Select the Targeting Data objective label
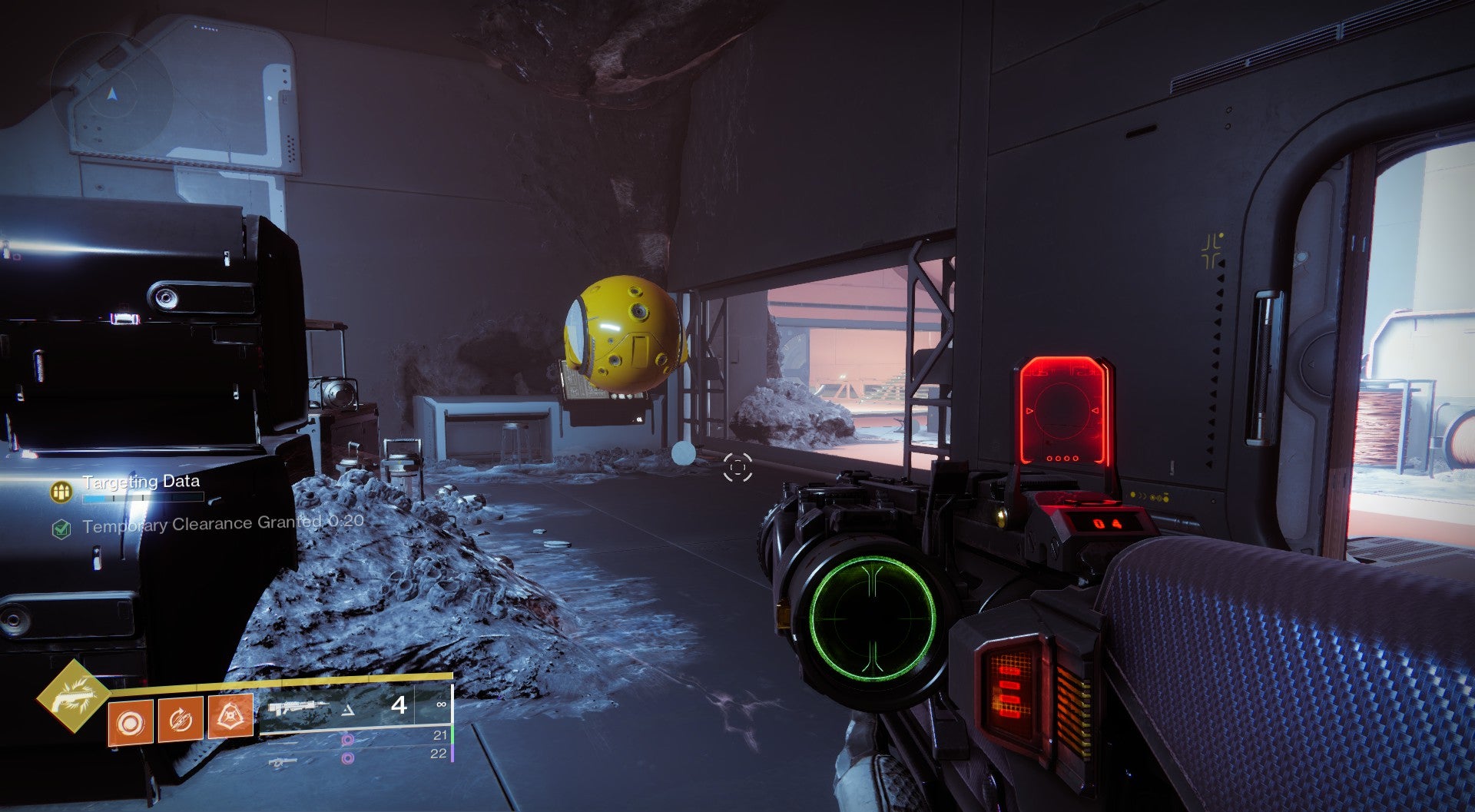The image size is (1475, 812). point(142,481)
